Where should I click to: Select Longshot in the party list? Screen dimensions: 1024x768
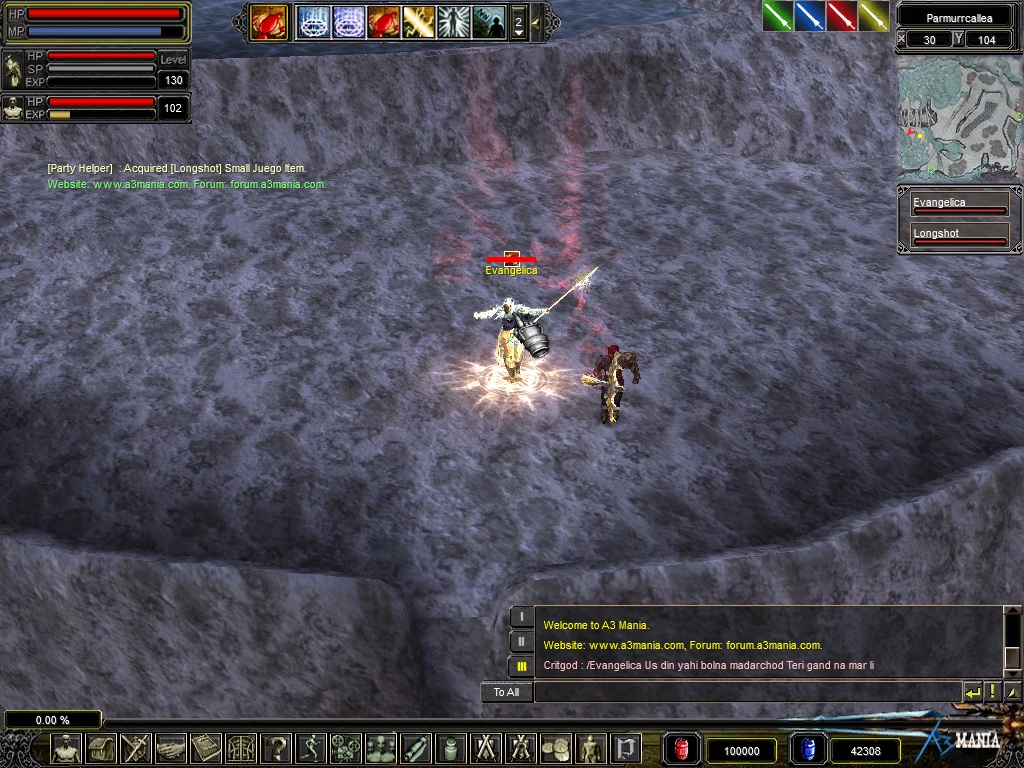click(959, 237)
